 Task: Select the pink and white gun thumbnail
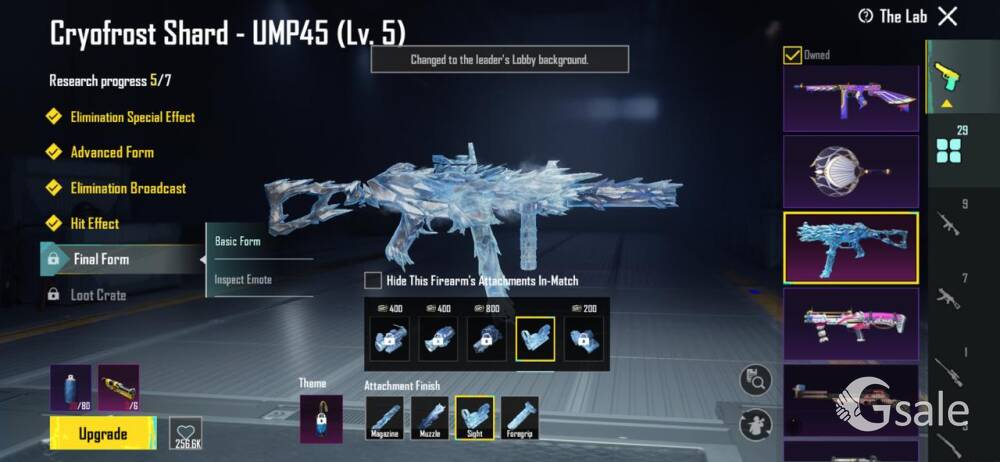851,322
